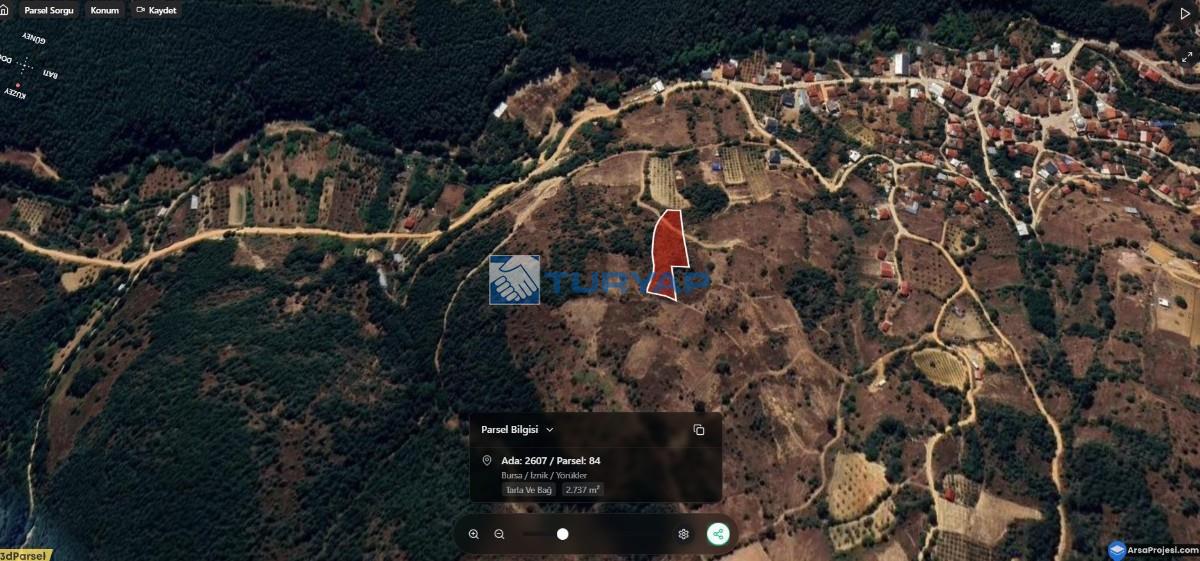Open the gear settings
The image size is (1200, 561).
(684, 534)
